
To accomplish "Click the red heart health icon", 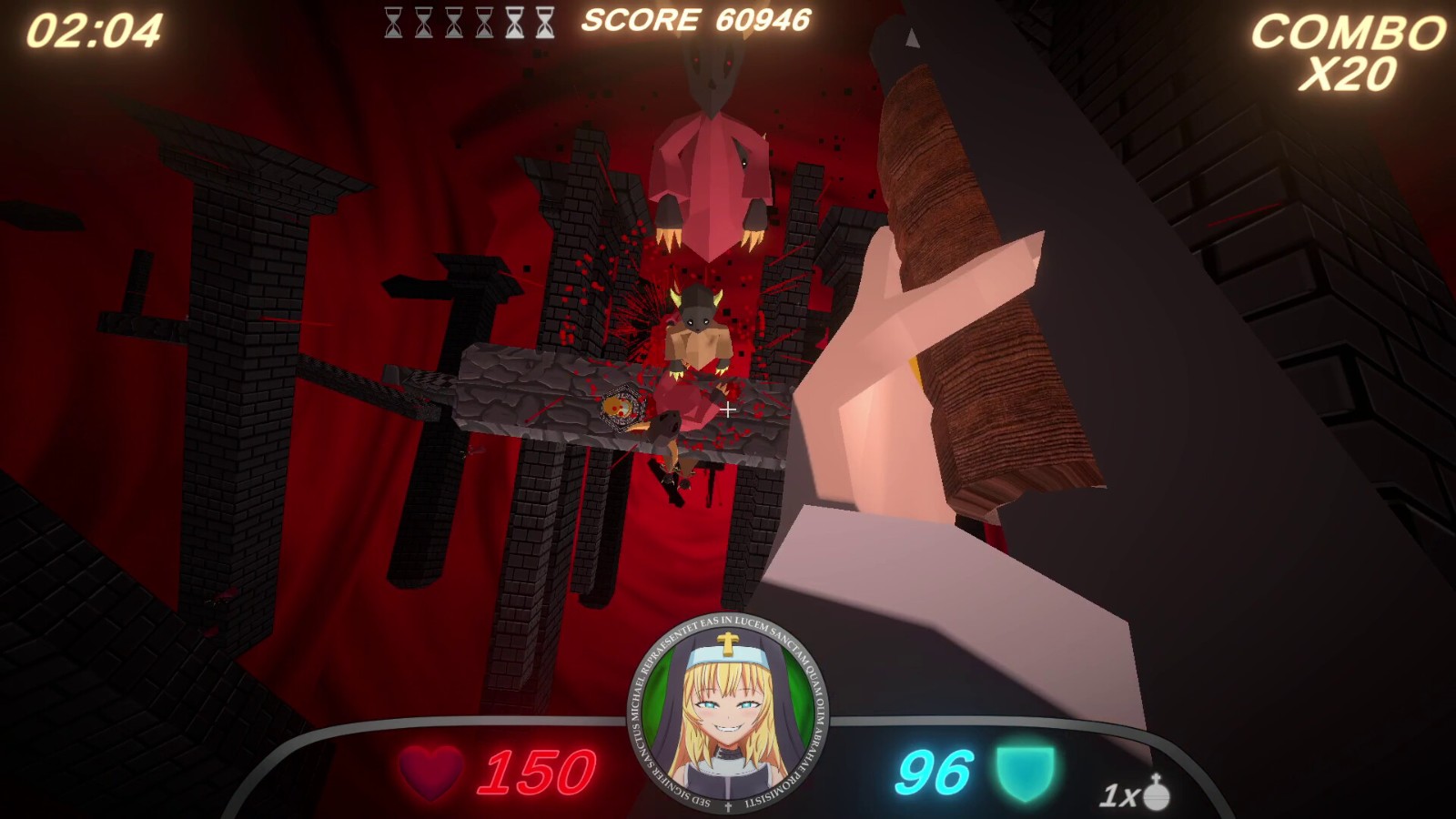I will 430,773.
